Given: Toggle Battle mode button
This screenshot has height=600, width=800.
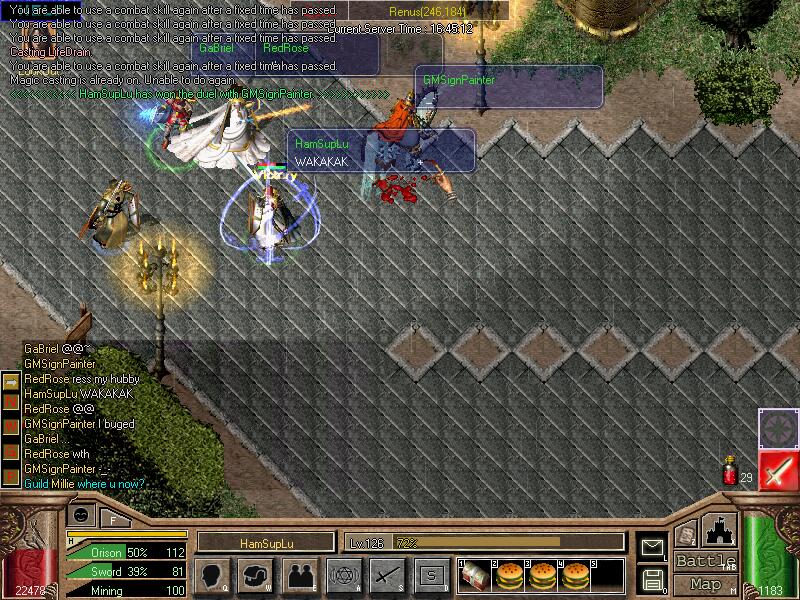Looking at the screenshot, I should point(705,561).
